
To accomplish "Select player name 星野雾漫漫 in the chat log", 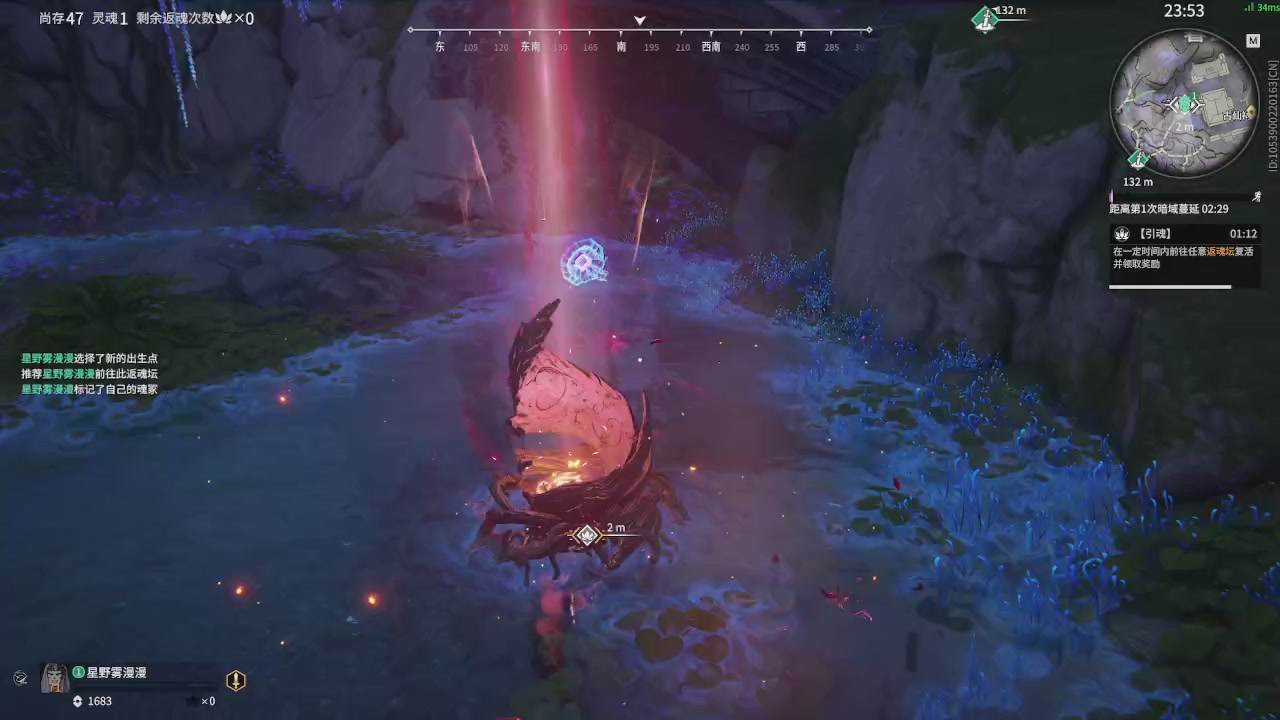I will tap(45, 358).
